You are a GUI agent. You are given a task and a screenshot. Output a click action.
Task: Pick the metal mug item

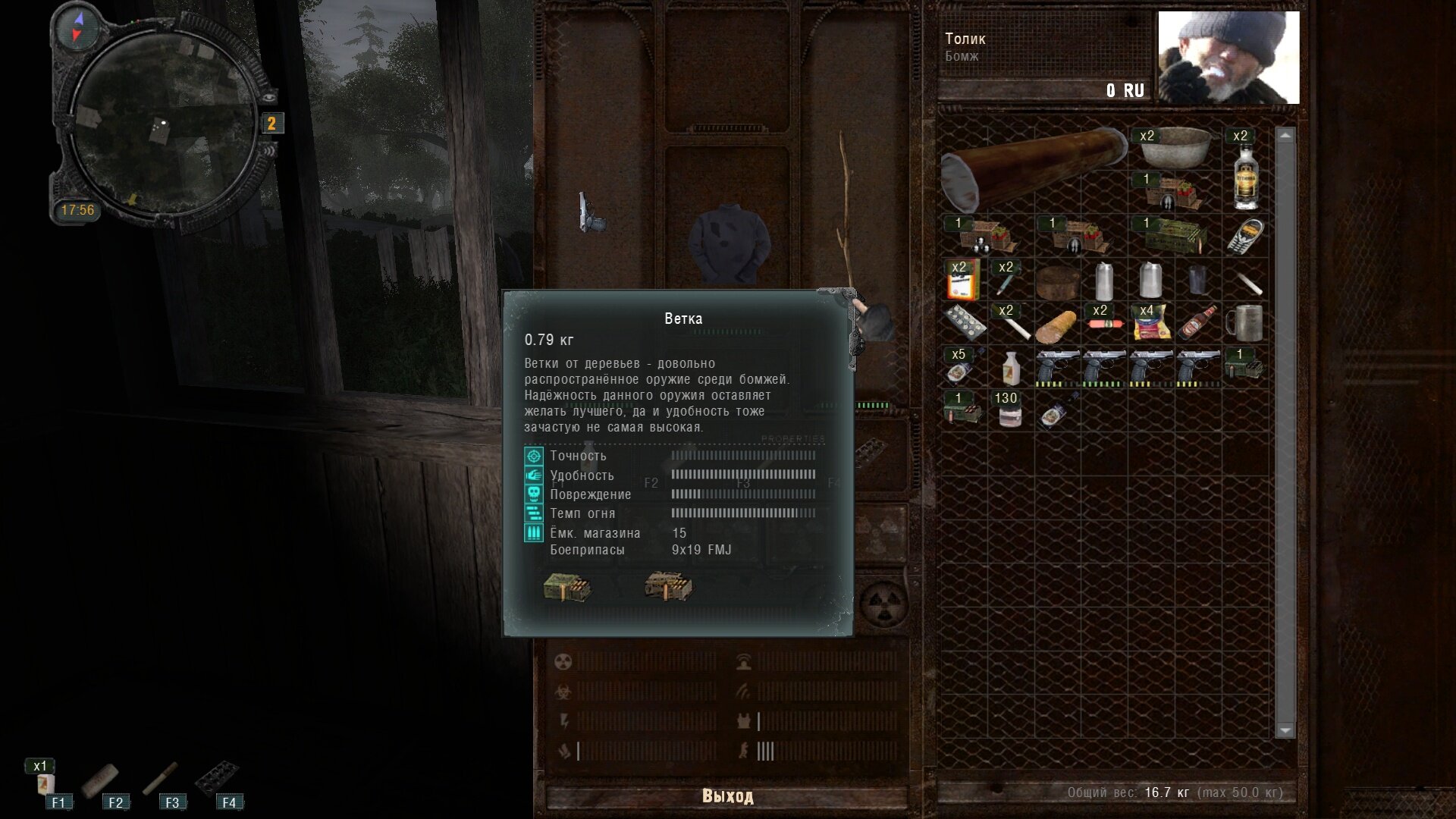[x=1245, y=323]
